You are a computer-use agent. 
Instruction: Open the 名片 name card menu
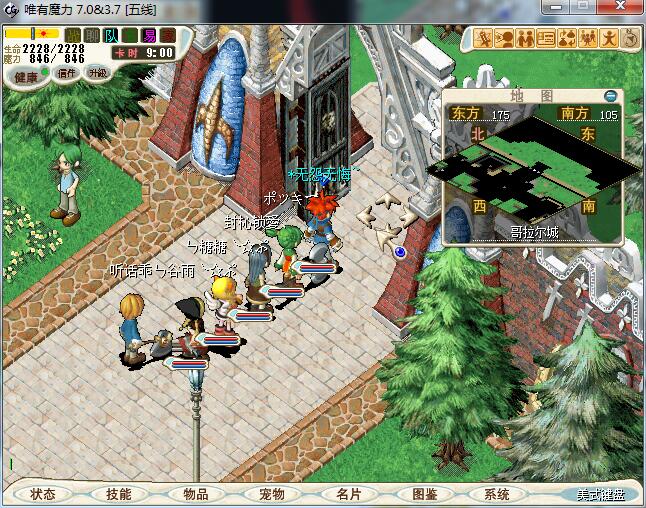coord(348,494)
